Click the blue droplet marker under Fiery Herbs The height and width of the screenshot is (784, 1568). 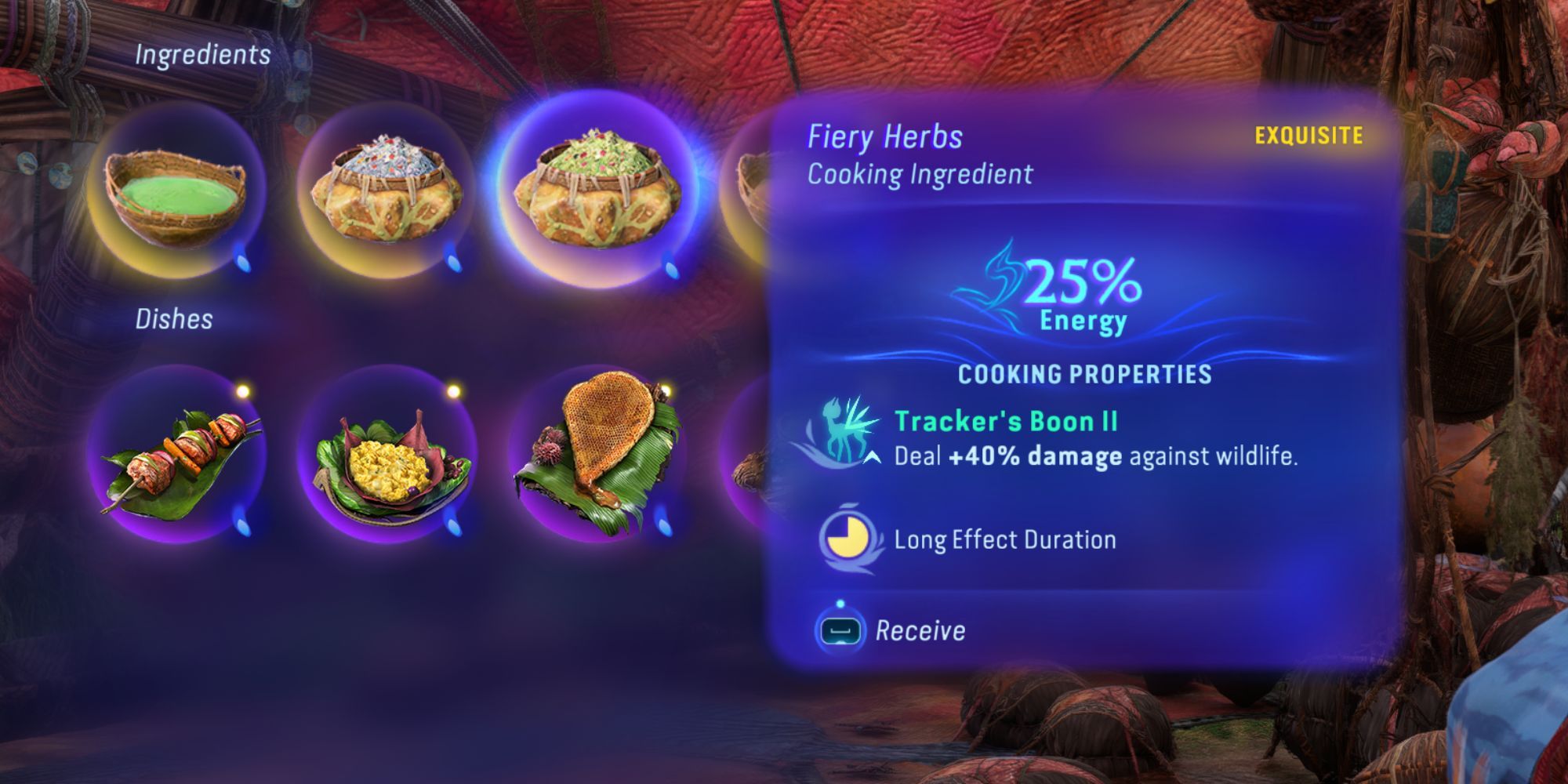(671, 270)
